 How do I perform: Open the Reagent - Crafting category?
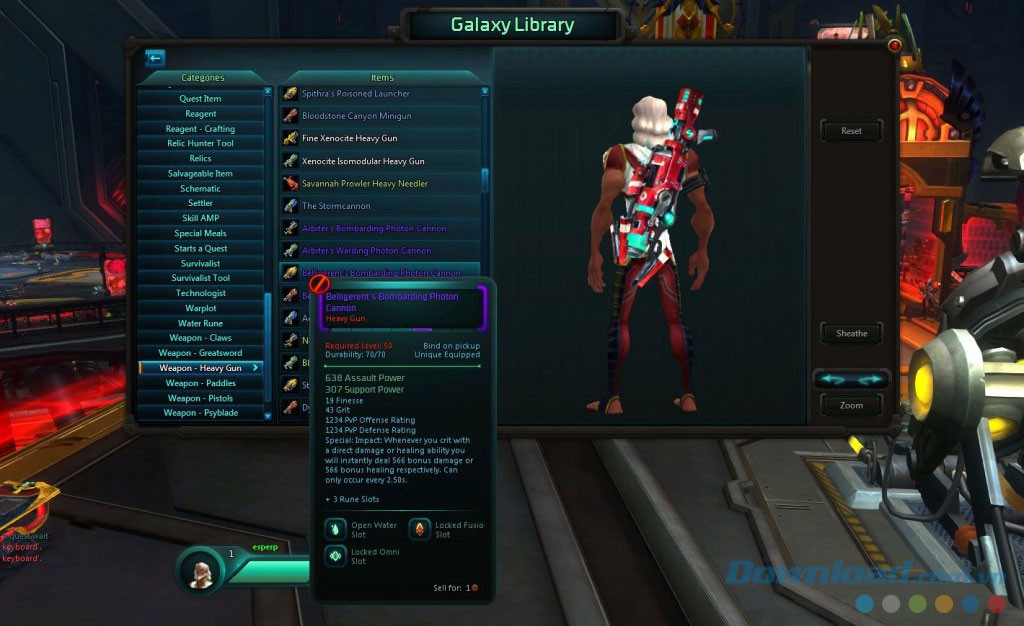(200, 129)
